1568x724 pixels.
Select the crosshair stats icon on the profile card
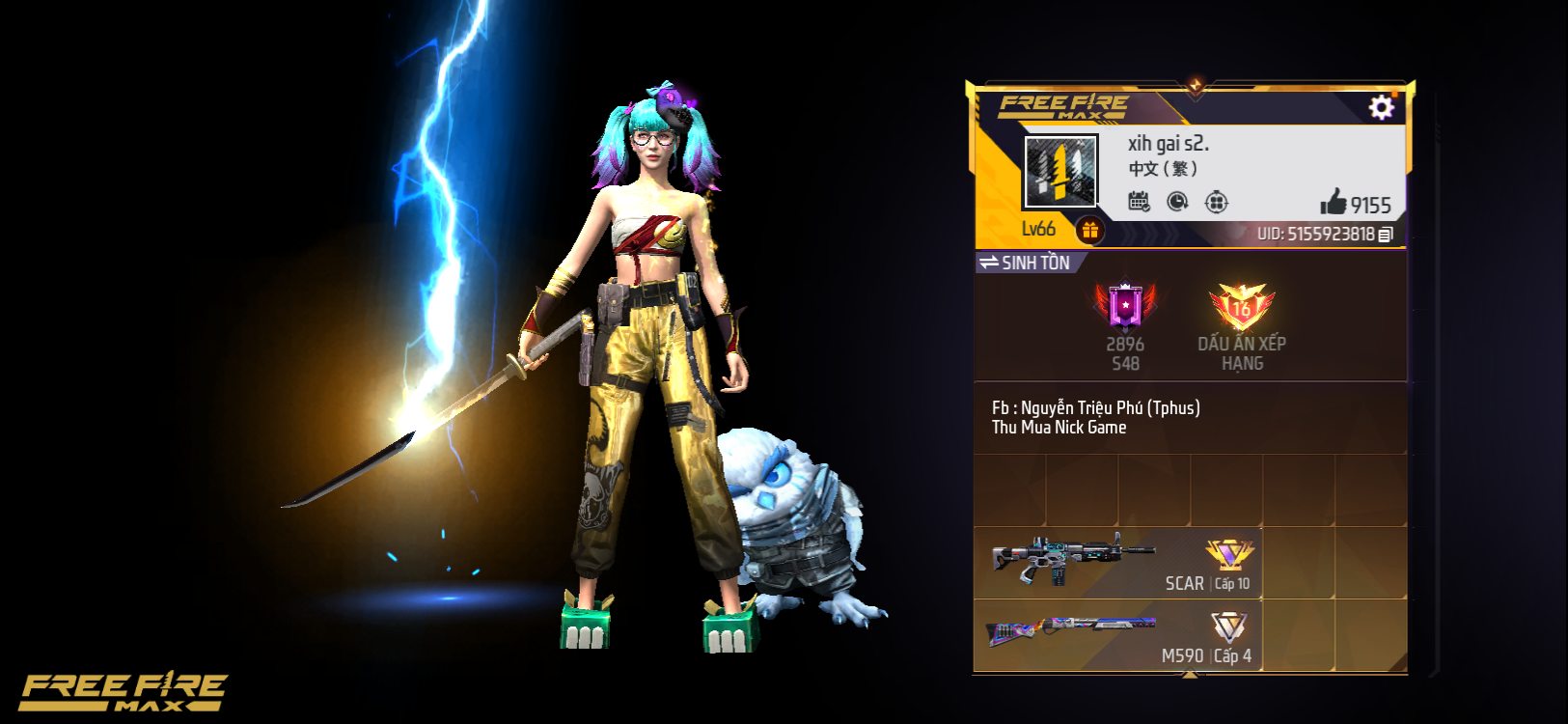tap(1218, 201)
